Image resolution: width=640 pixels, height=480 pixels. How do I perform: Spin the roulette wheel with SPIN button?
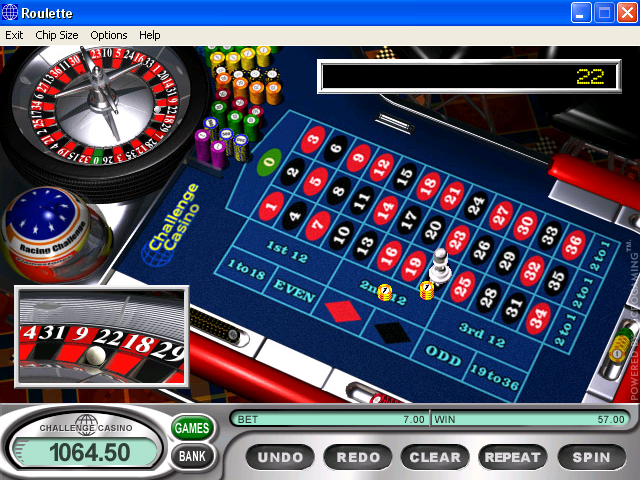coord(590,457)
